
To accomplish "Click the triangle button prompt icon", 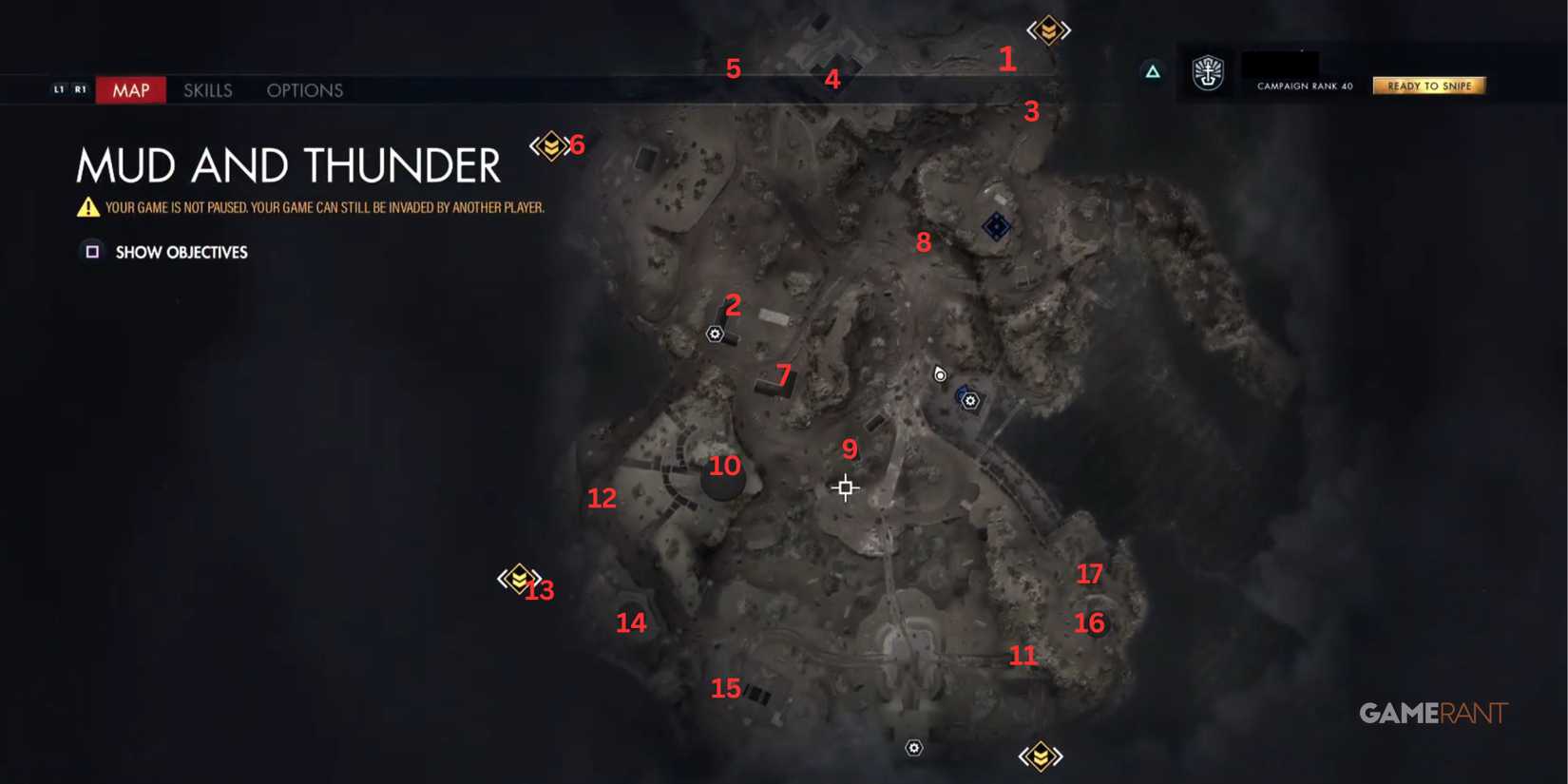I will tap(1153, 72).
